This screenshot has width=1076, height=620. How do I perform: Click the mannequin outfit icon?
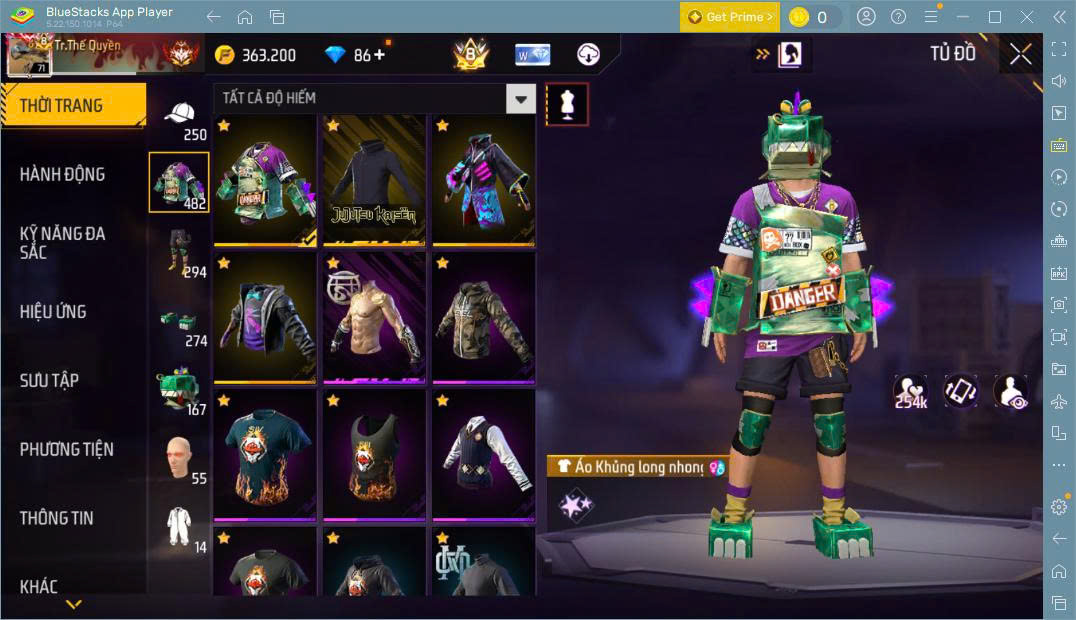coord(567,104)
